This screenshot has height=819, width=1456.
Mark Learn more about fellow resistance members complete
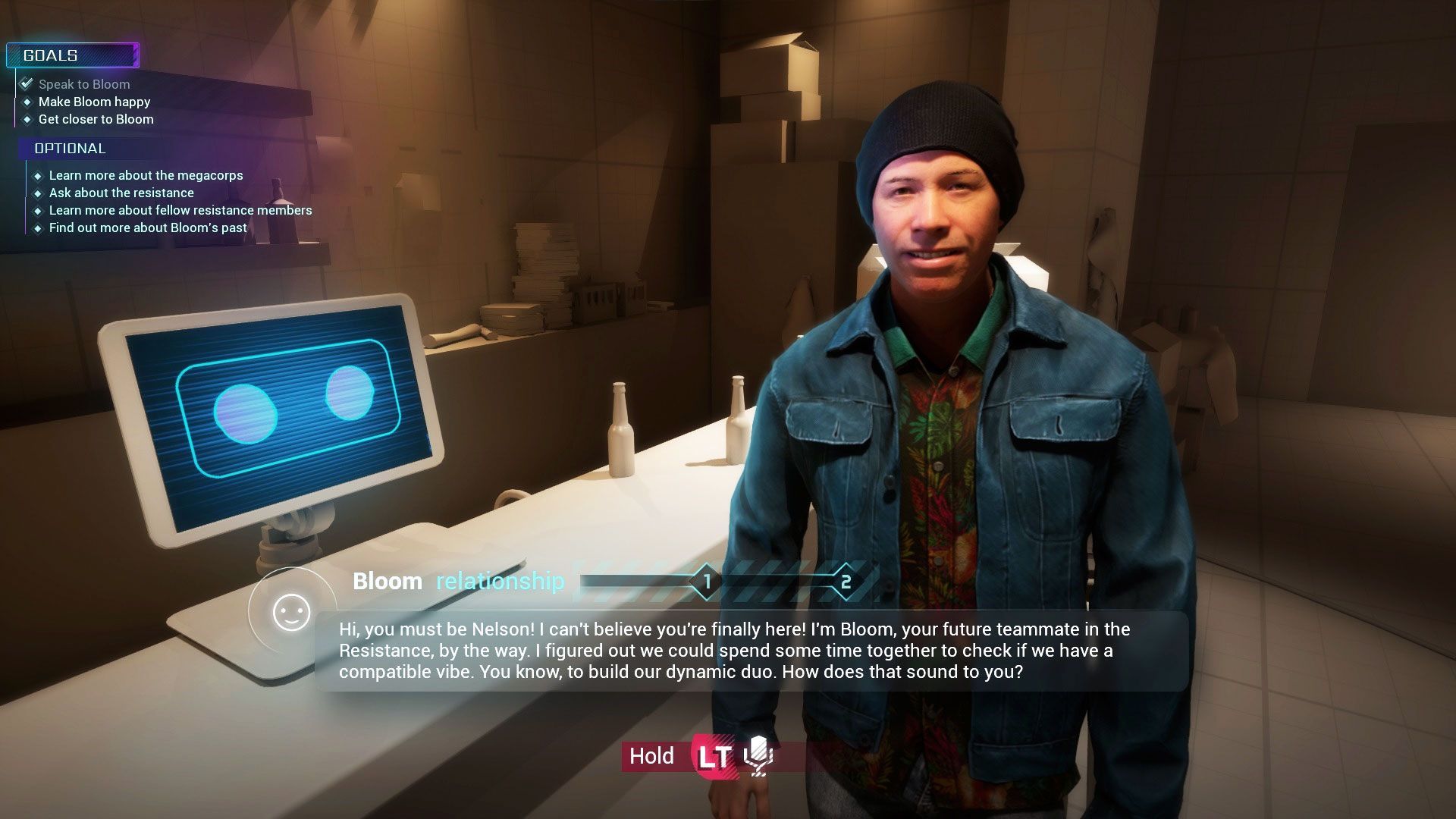coord(38,210)
